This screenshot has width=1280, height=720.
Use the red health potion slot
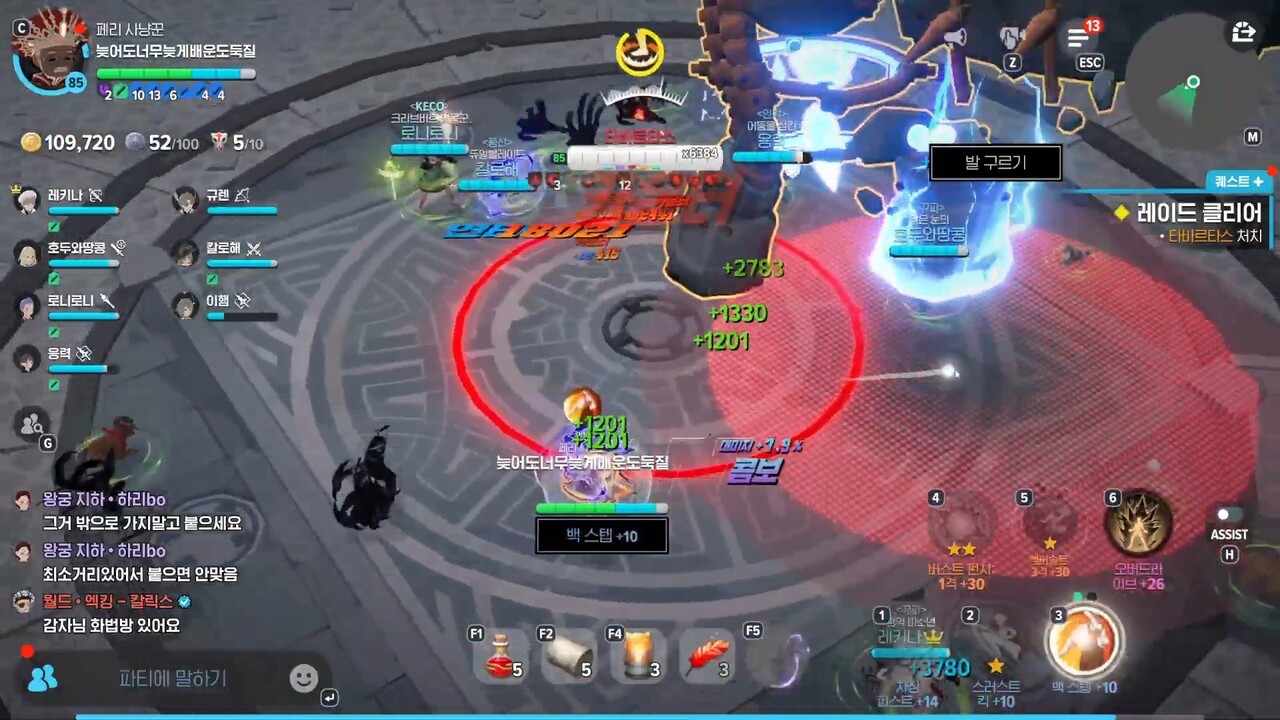tap(501, 656)
